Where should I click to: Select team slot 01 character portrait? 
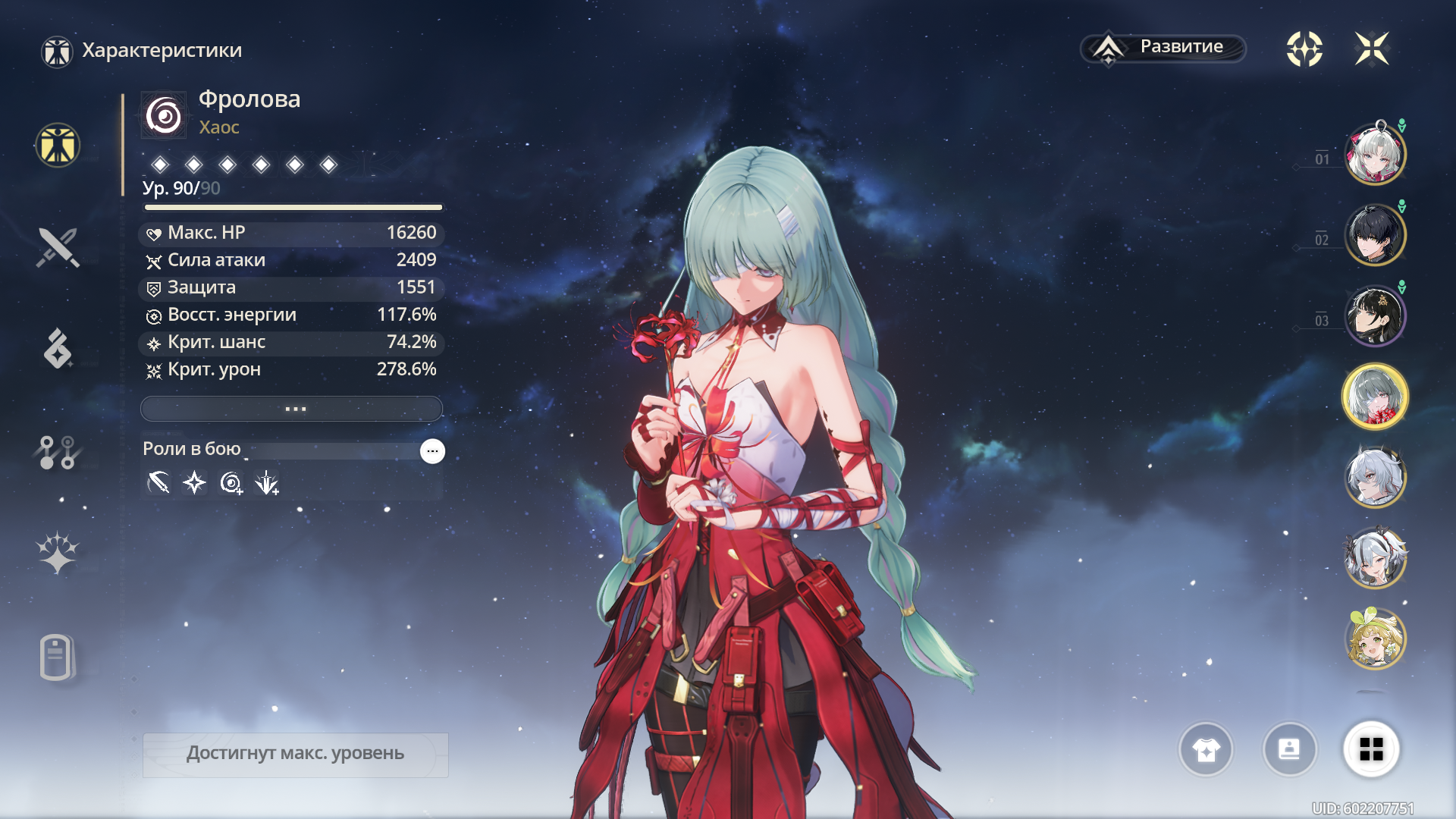(x=1375, y=155)
